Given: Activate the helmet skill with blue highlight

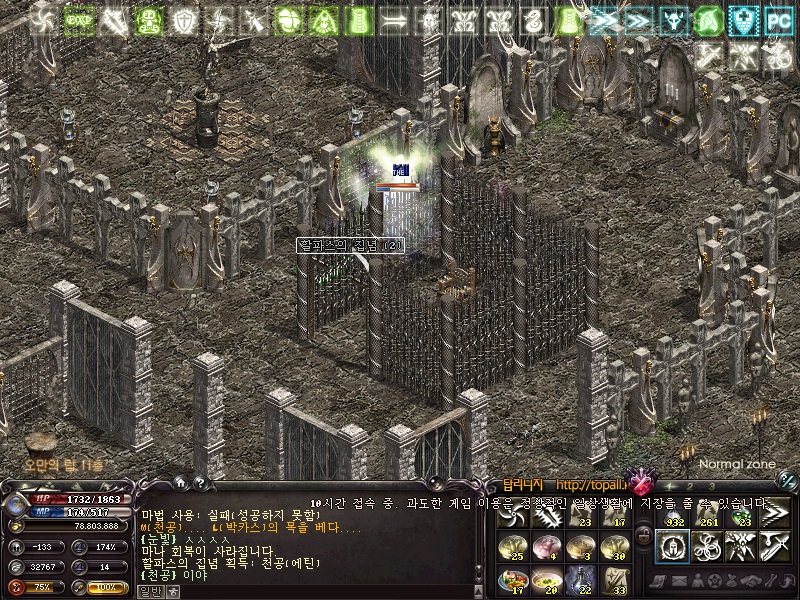Looking at the screenshot, I should (671, 546).
